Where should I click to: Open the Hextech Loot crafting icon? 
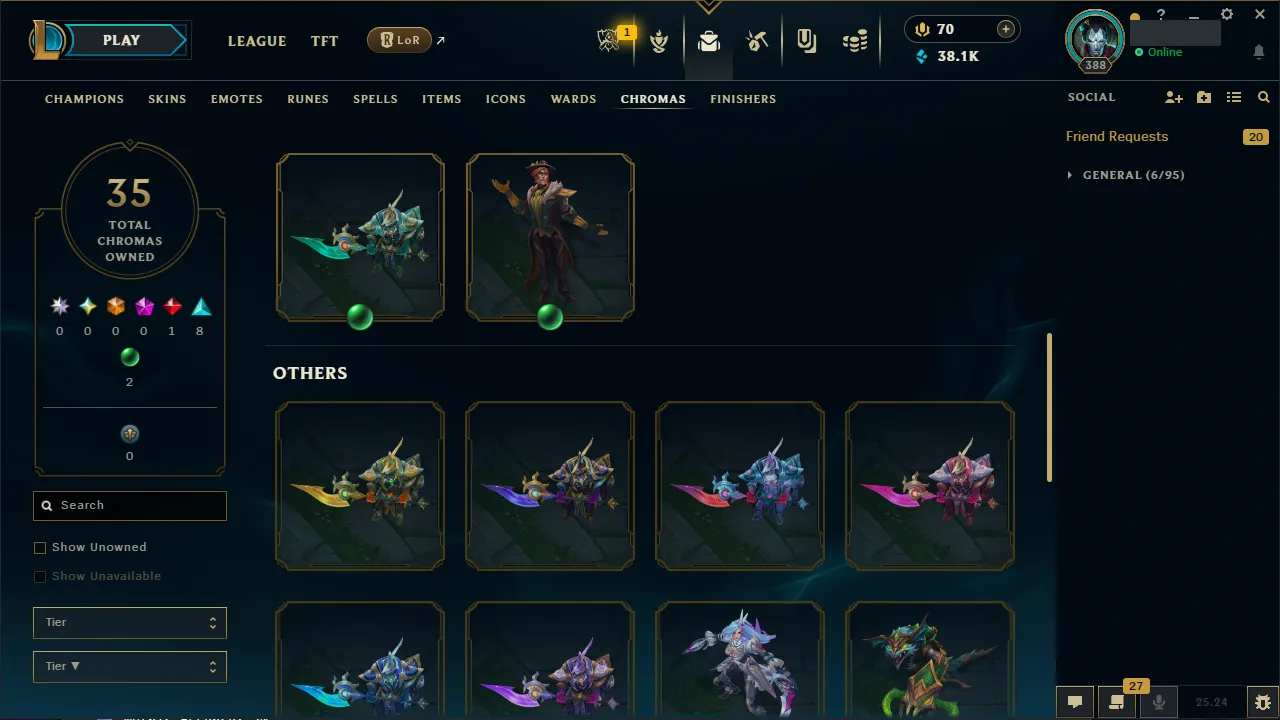click(x=757, y=42)
